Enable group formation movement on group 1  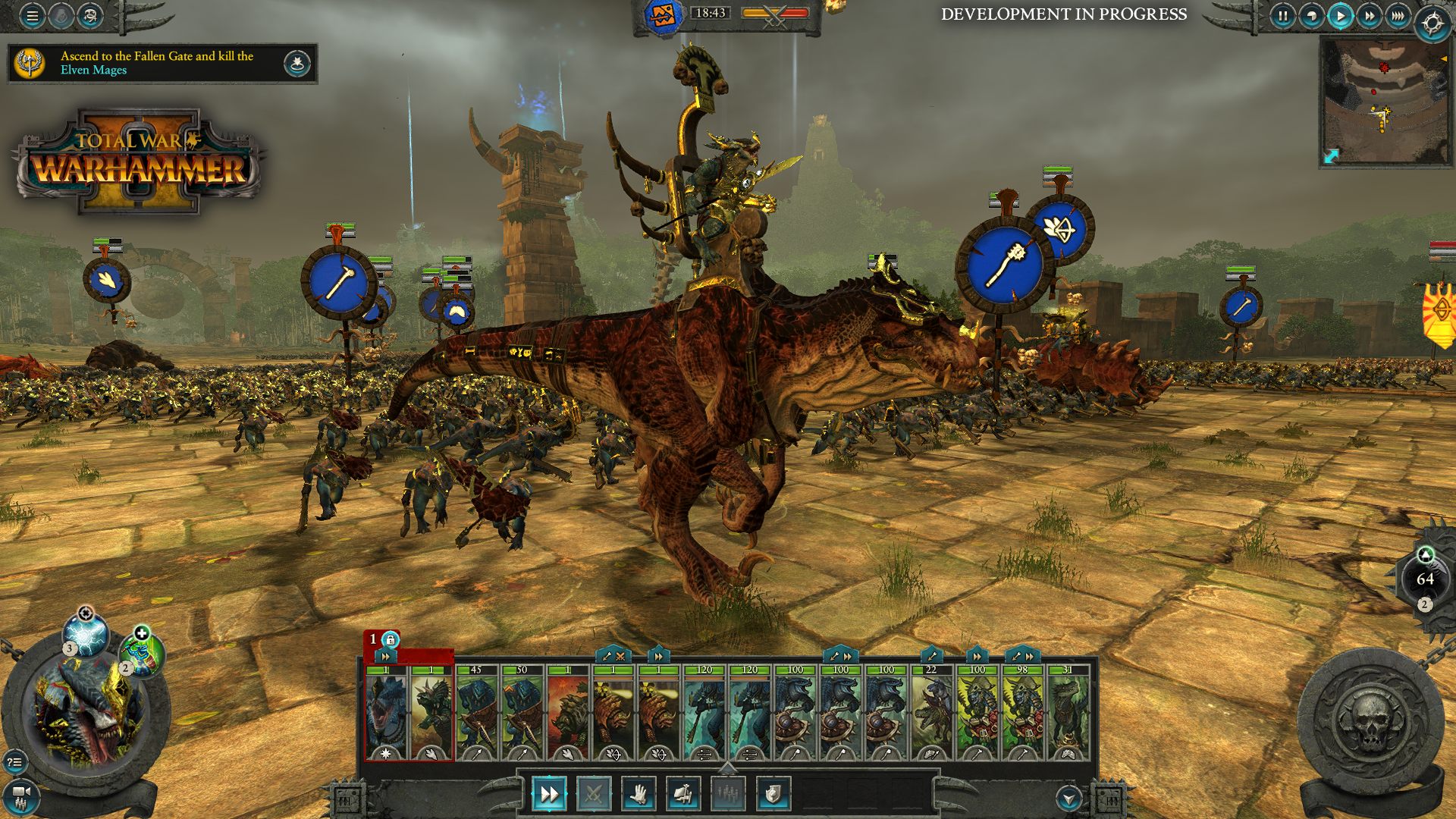[x=385, y=657]
